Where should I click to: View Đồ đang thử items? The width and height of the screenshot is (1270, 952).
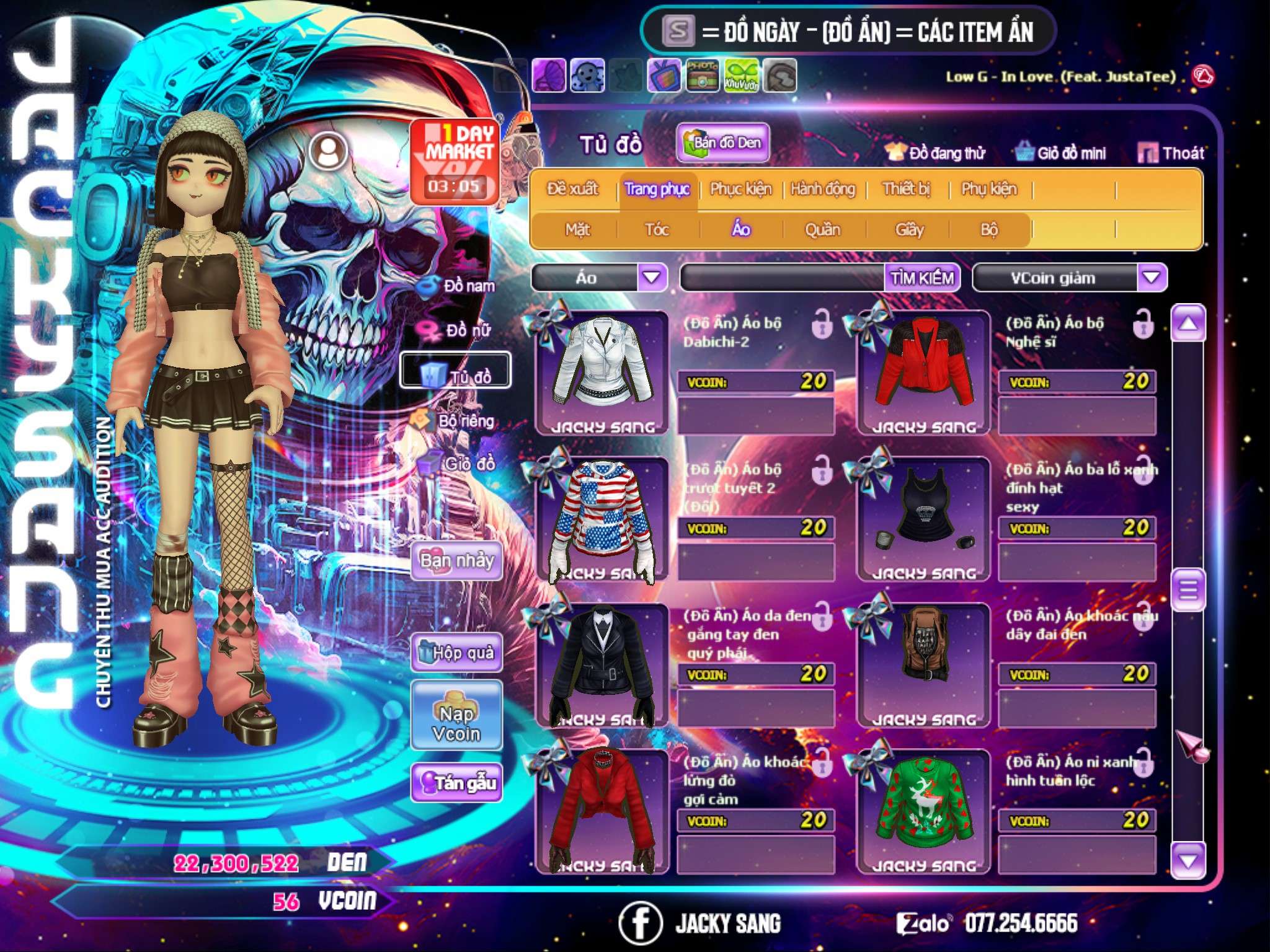point(935,153)
